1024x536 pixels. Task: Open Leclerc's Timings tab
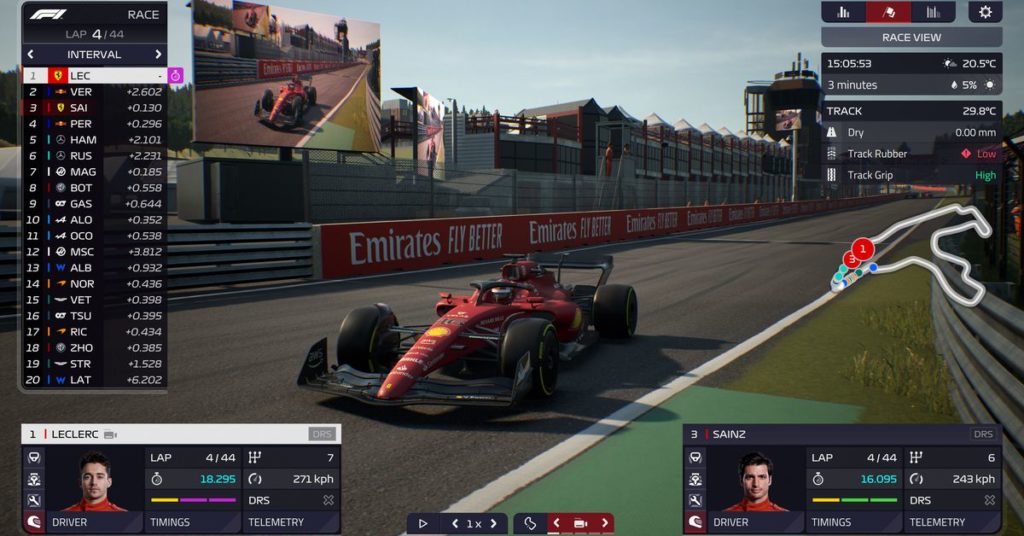195,522
